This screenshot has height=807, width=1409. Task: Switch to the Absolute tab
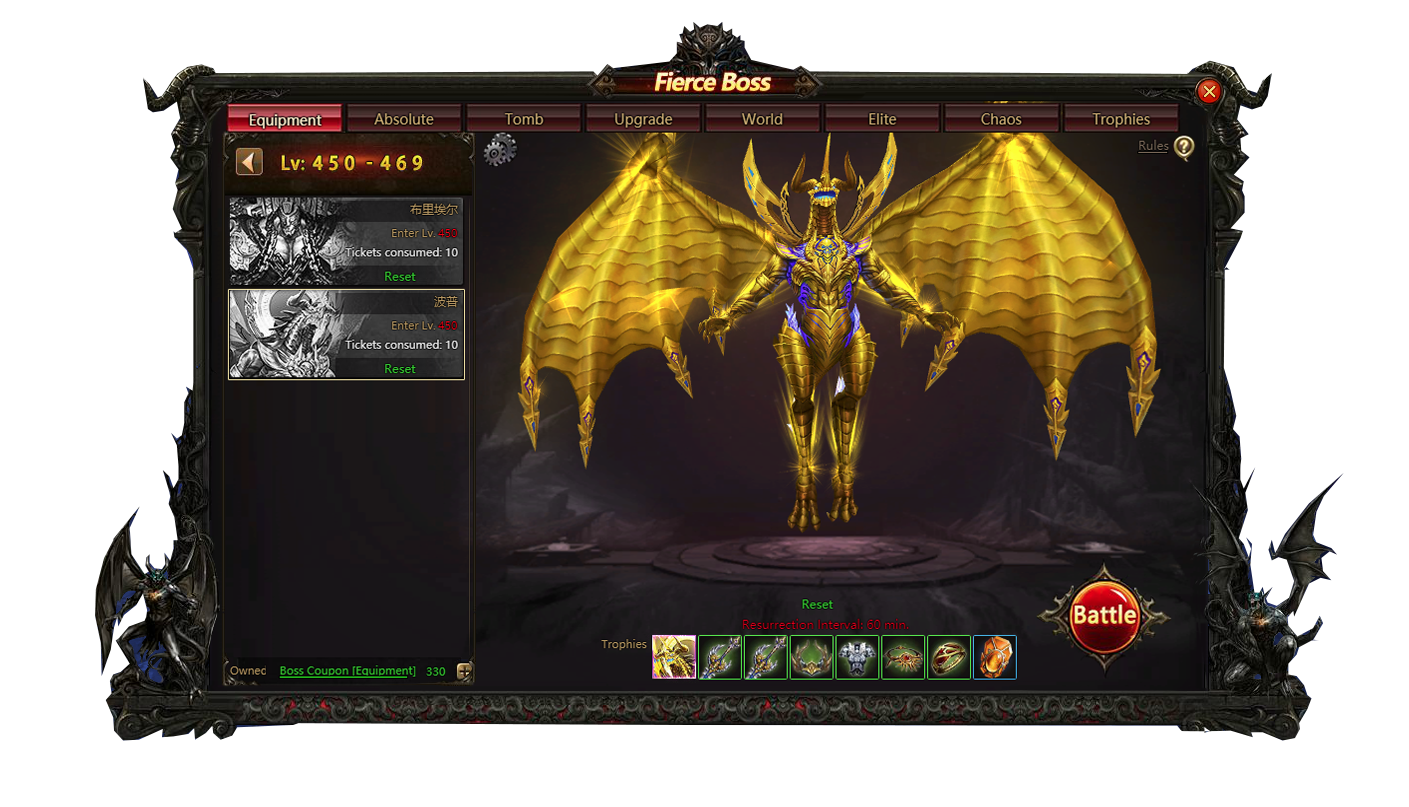(x=404, y=119)
